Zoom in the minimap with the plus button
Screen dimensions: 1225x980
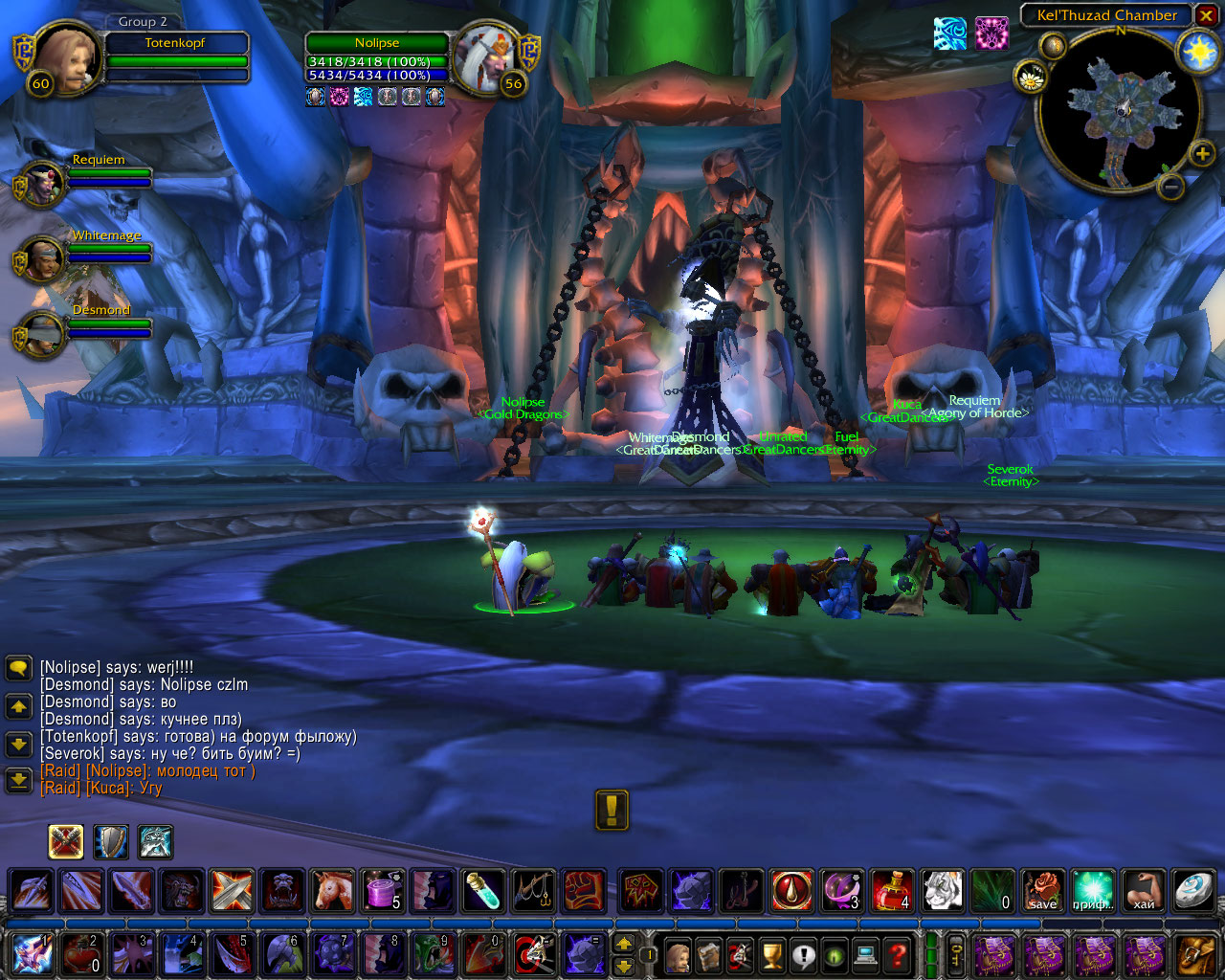coord(1202,153)
